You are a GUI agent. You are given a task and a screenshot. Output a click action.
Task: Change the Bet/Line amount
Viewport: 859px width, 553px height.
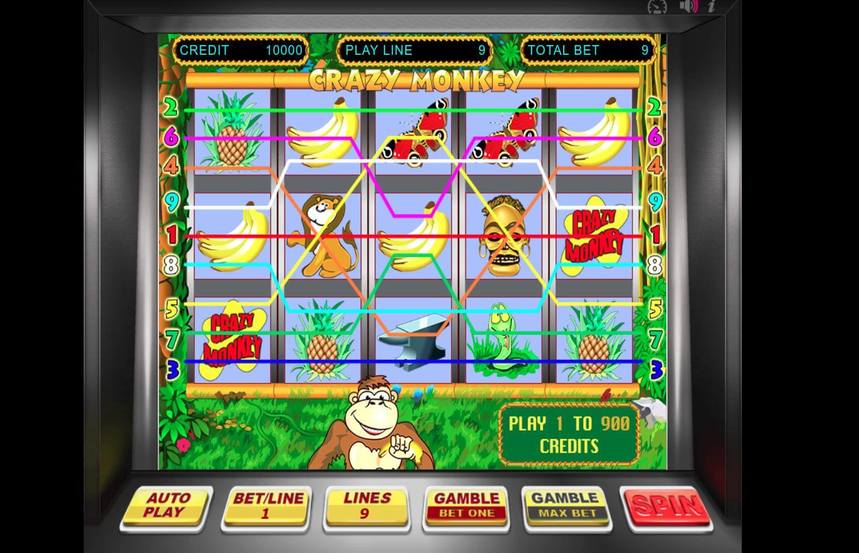point(267,506)
